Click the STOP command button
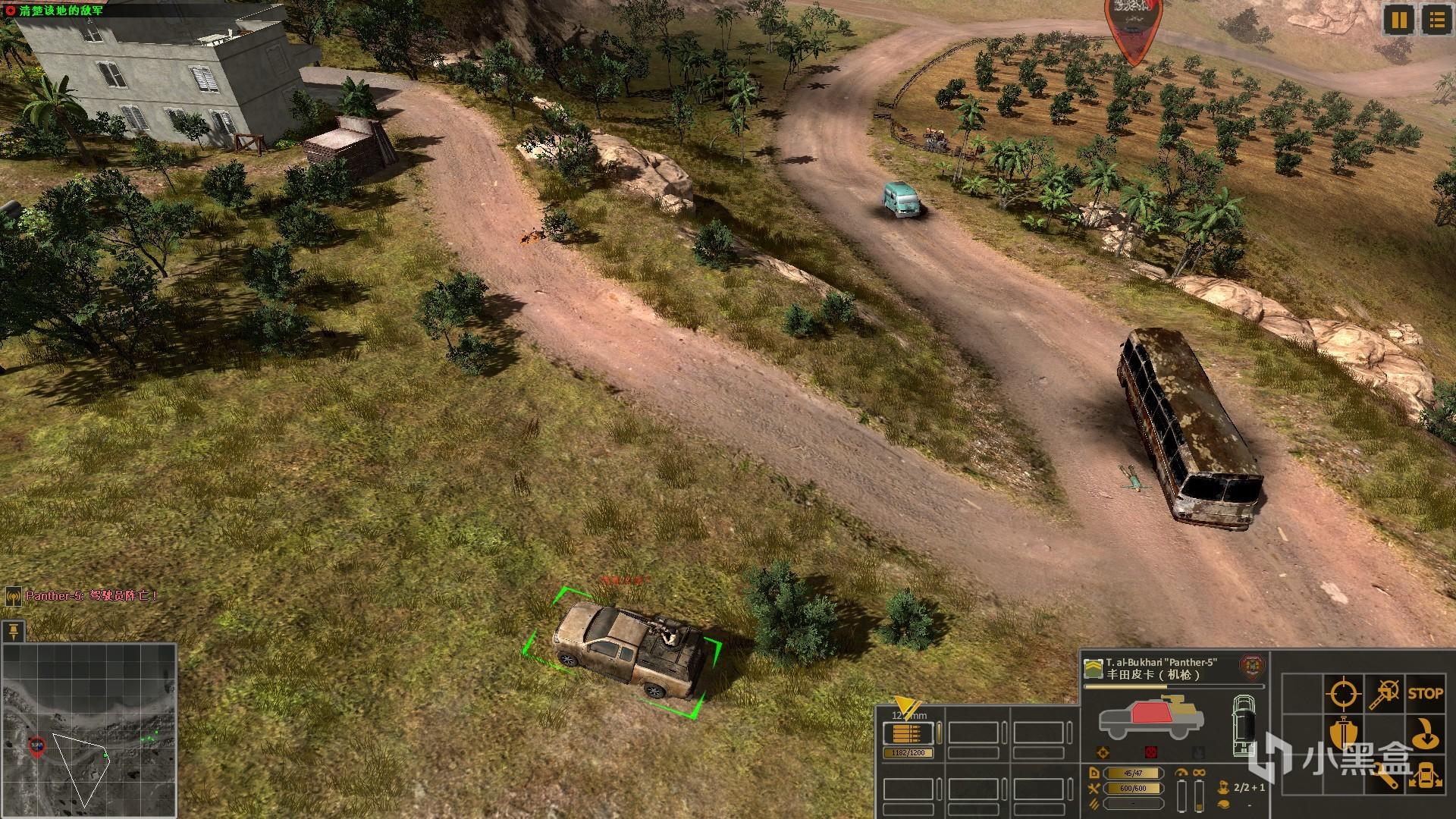Viewport: 1456px width, 819px height. [1425, 693]
